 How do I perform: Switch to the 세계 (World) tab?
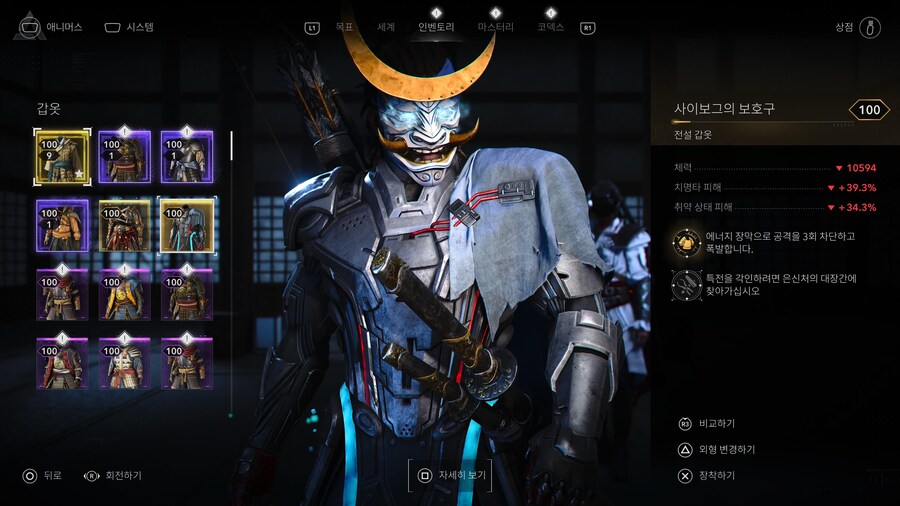(x=387, y=27)
